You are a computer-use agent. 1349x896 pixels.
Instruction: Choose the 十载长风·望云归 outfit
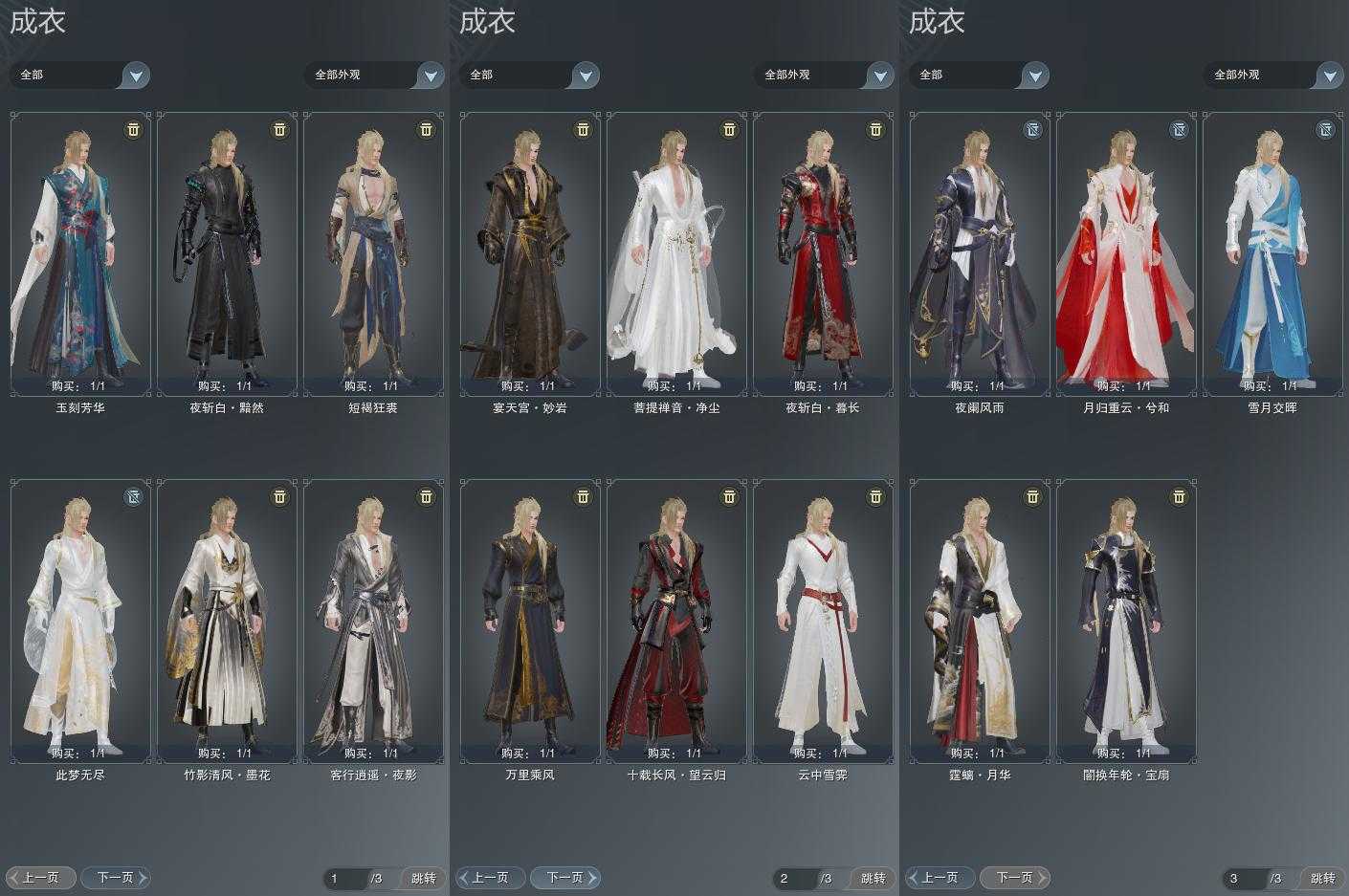coord(676,621)
